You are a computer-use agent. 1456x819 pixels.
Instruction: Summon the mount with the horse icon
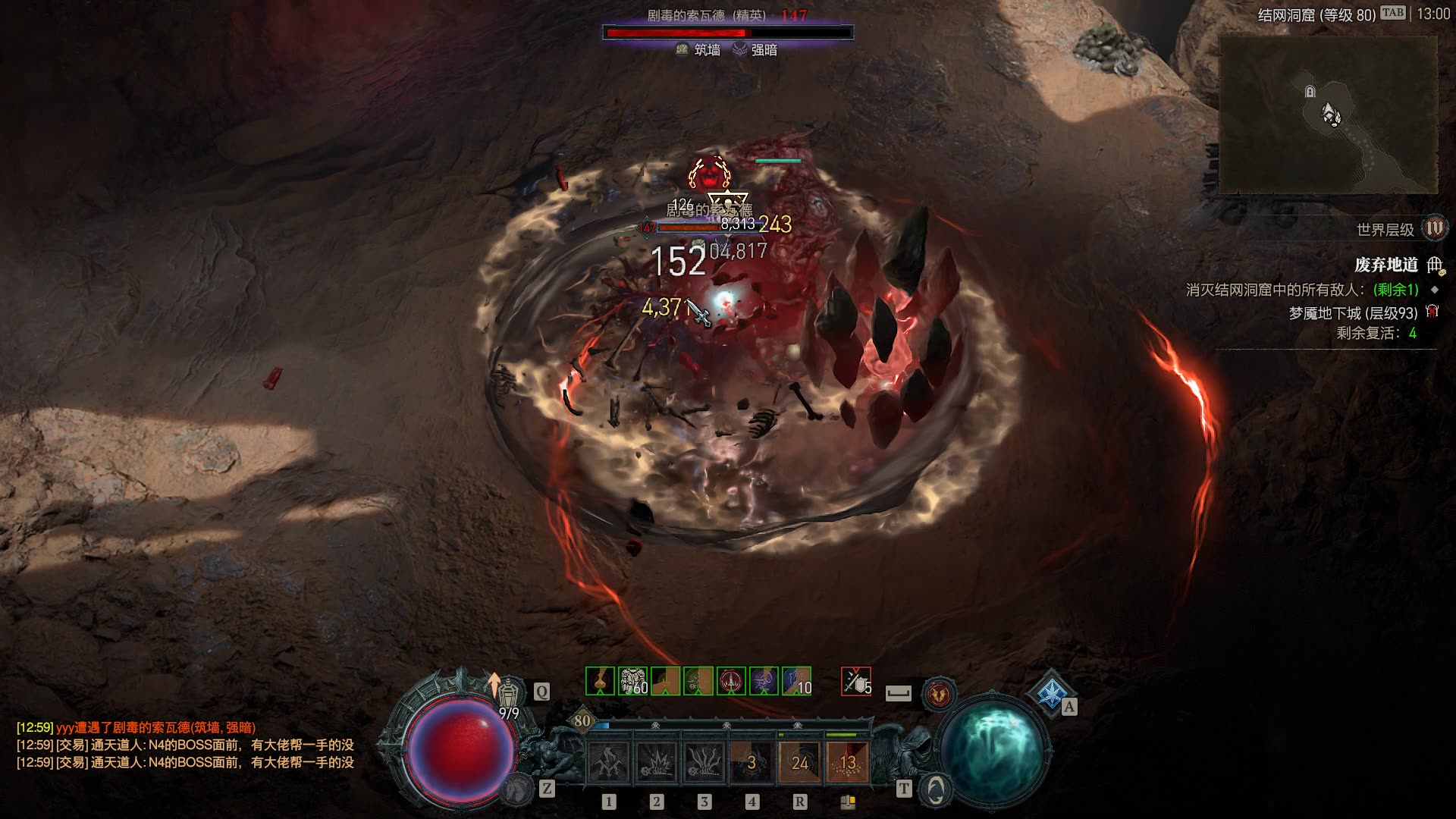tap(519, 789)
